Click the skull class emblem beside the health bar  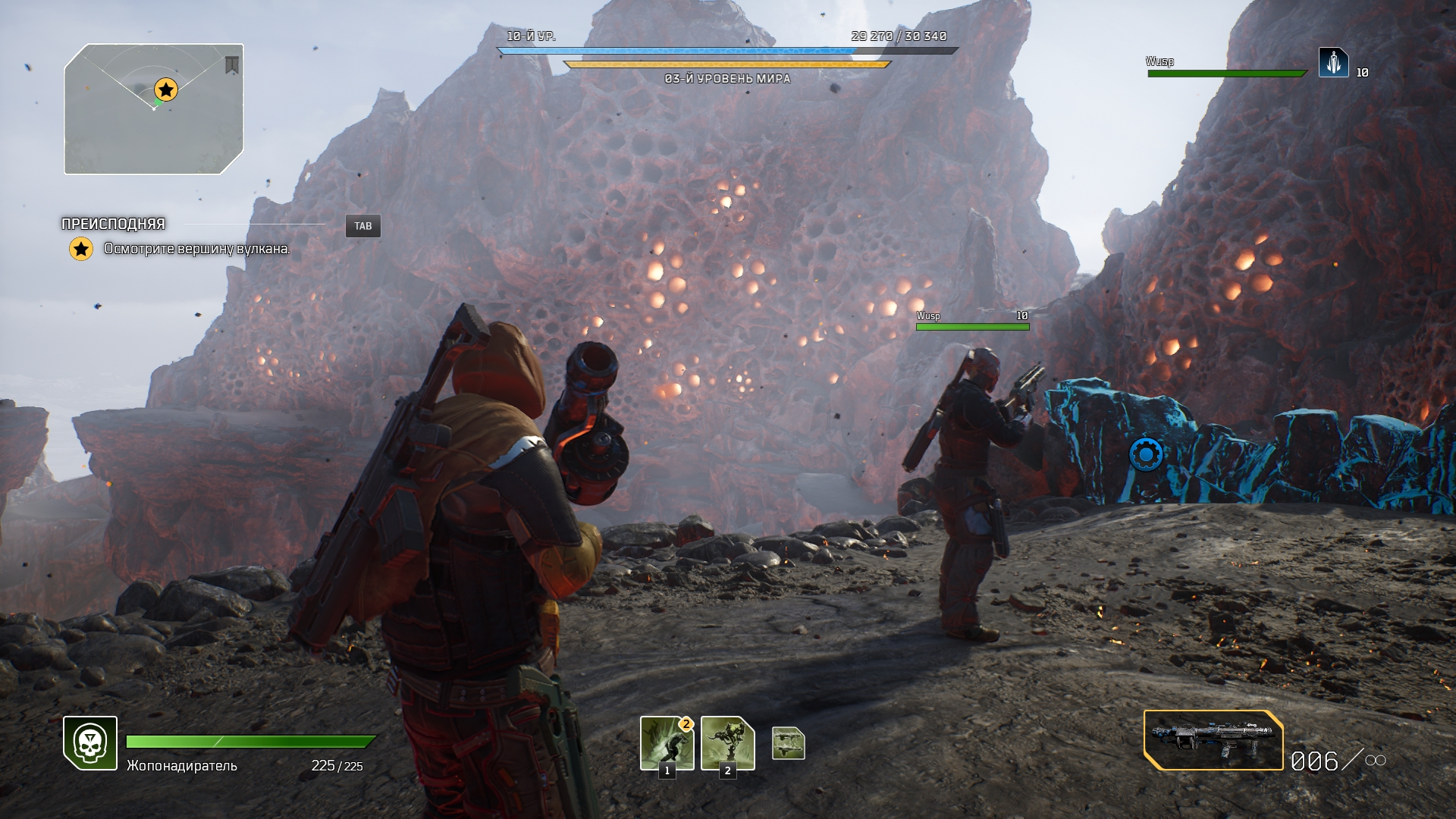pos(90,743)
